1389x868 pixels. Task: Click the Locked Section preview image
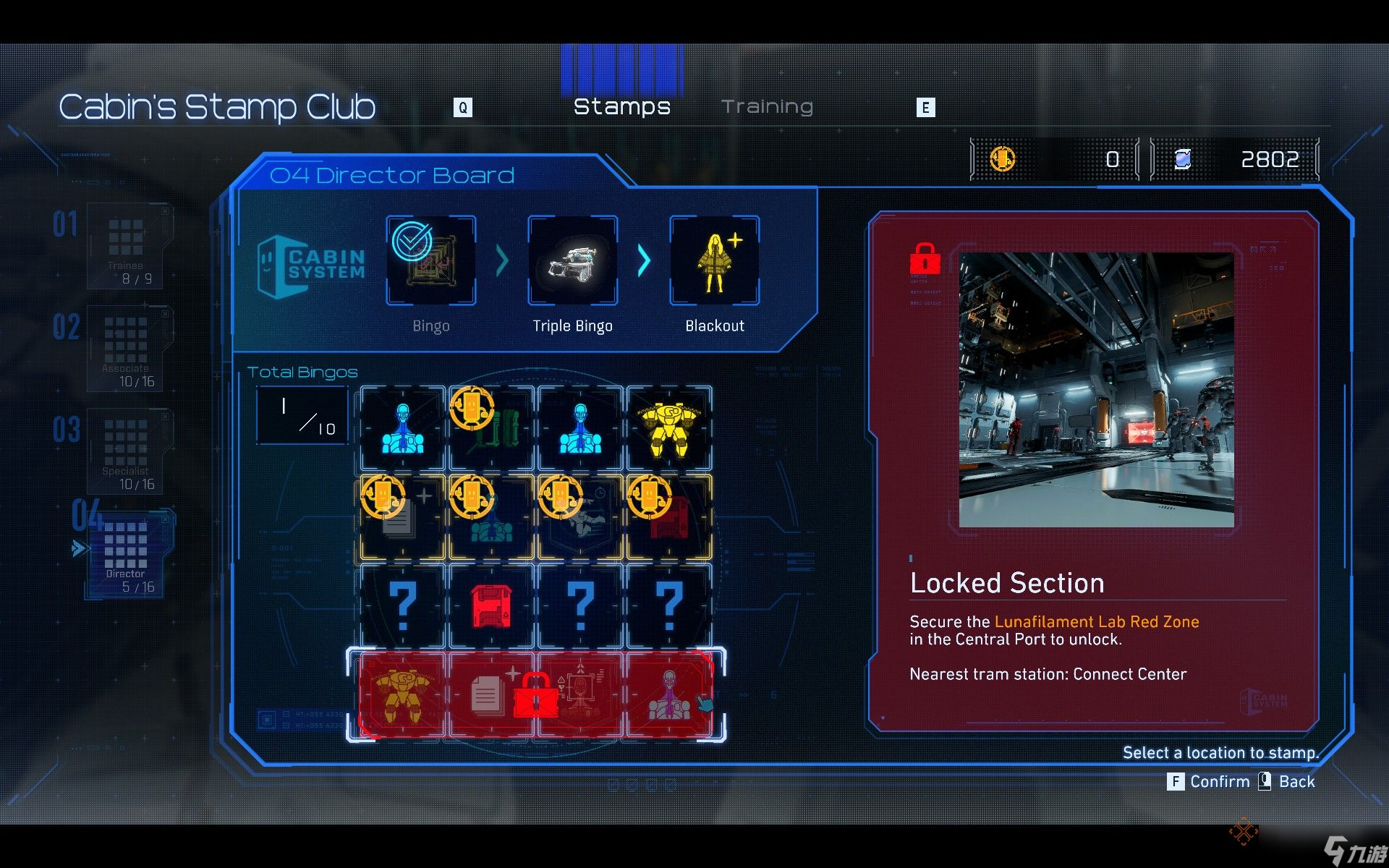1096,390
